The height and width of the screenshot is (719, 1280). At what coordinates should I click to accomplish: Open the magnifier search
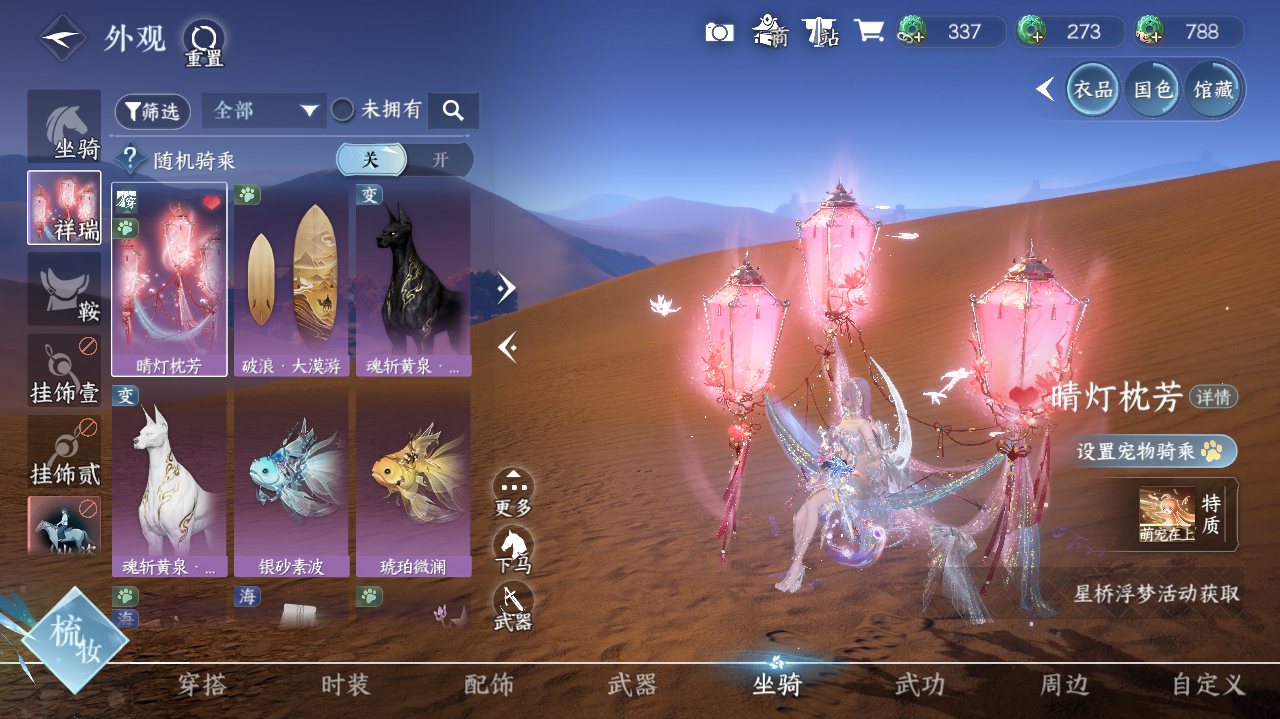pyautogui.click(x=453, y=111)
